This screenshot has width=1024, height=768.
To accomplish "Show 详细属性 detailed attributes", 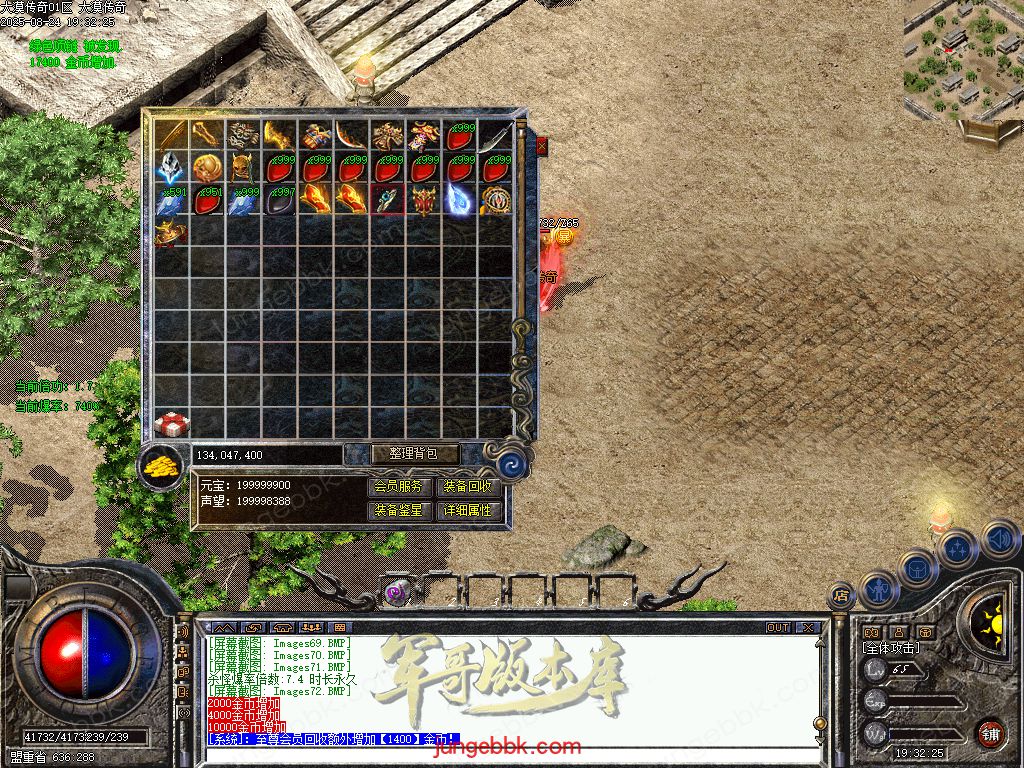I will pos(468,510).
